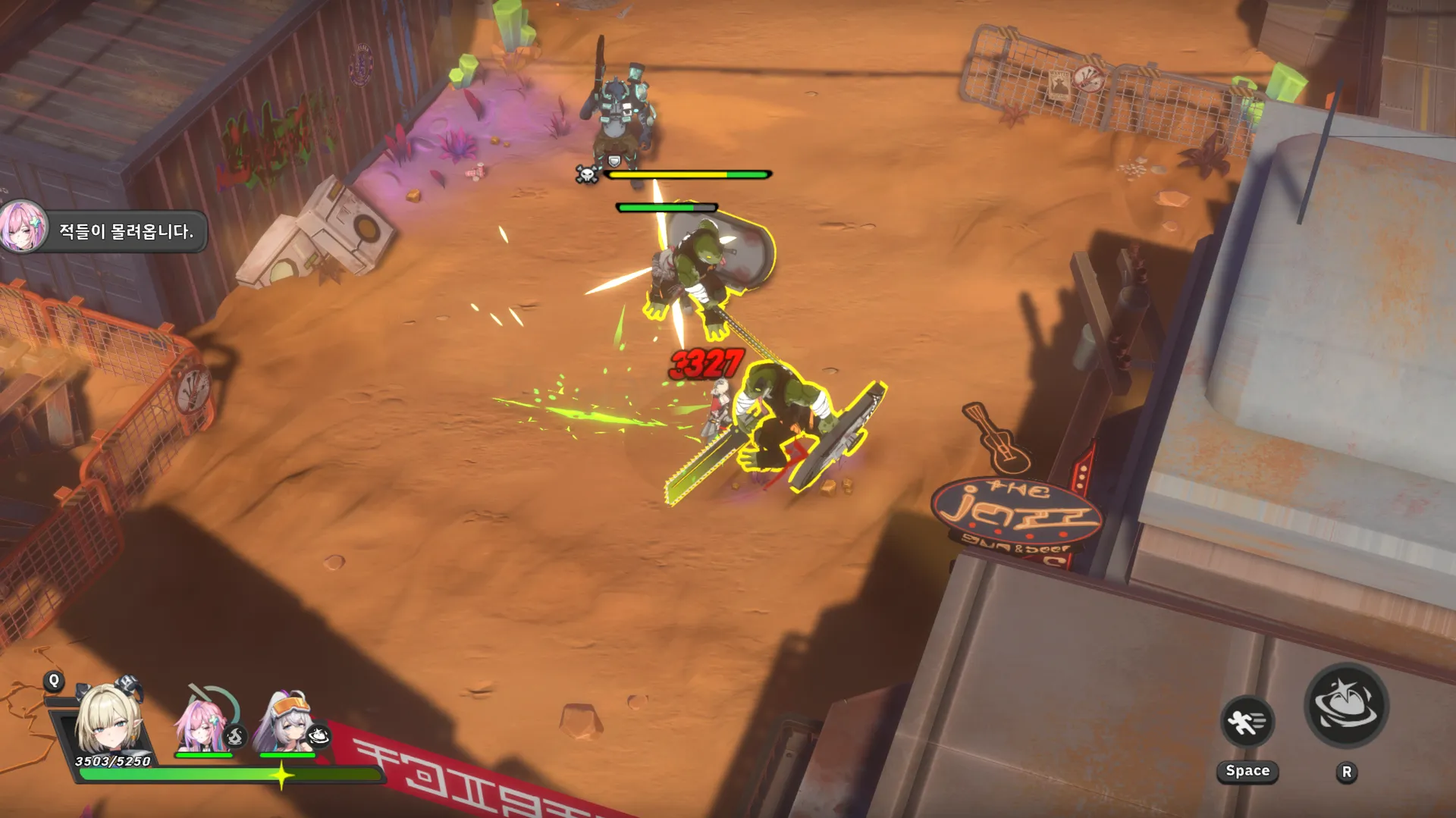Click the pink-haired speaker's dialogue portrait
Viewport: 1456px width, 818px height.
click(23, 227)
